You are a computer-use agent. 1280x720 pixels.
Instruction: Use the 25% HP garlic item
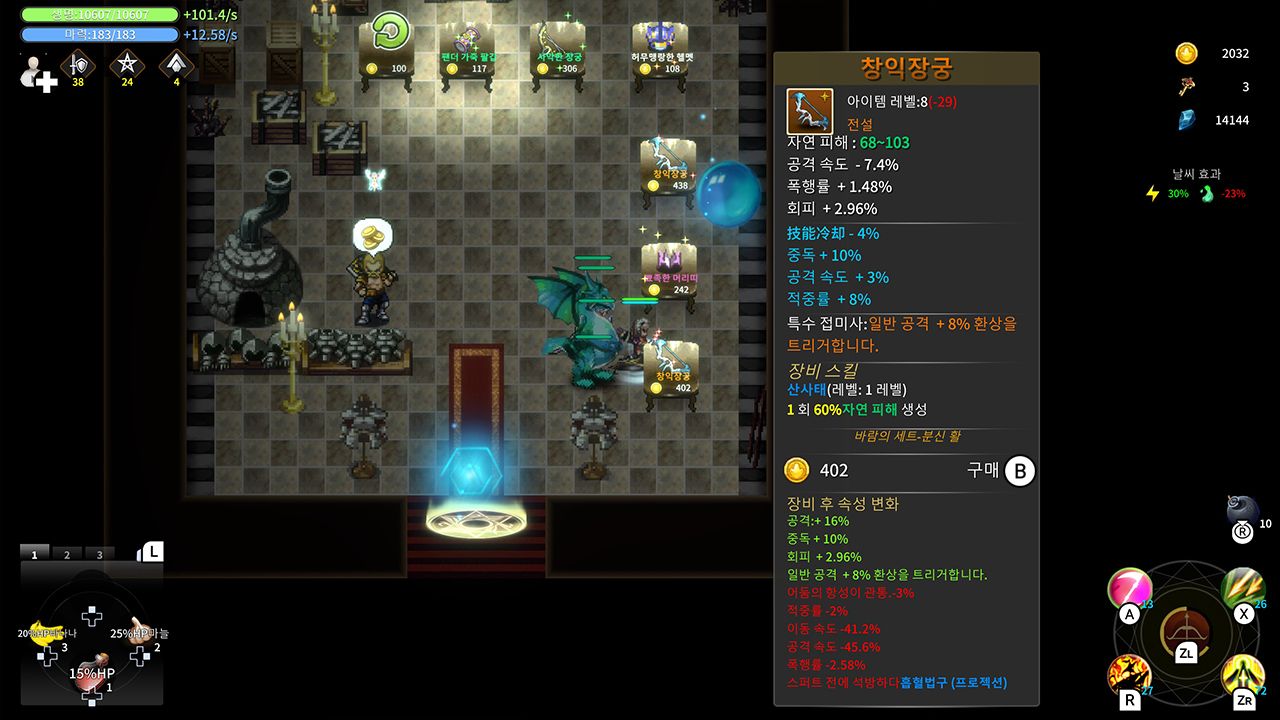coord(138,630)
